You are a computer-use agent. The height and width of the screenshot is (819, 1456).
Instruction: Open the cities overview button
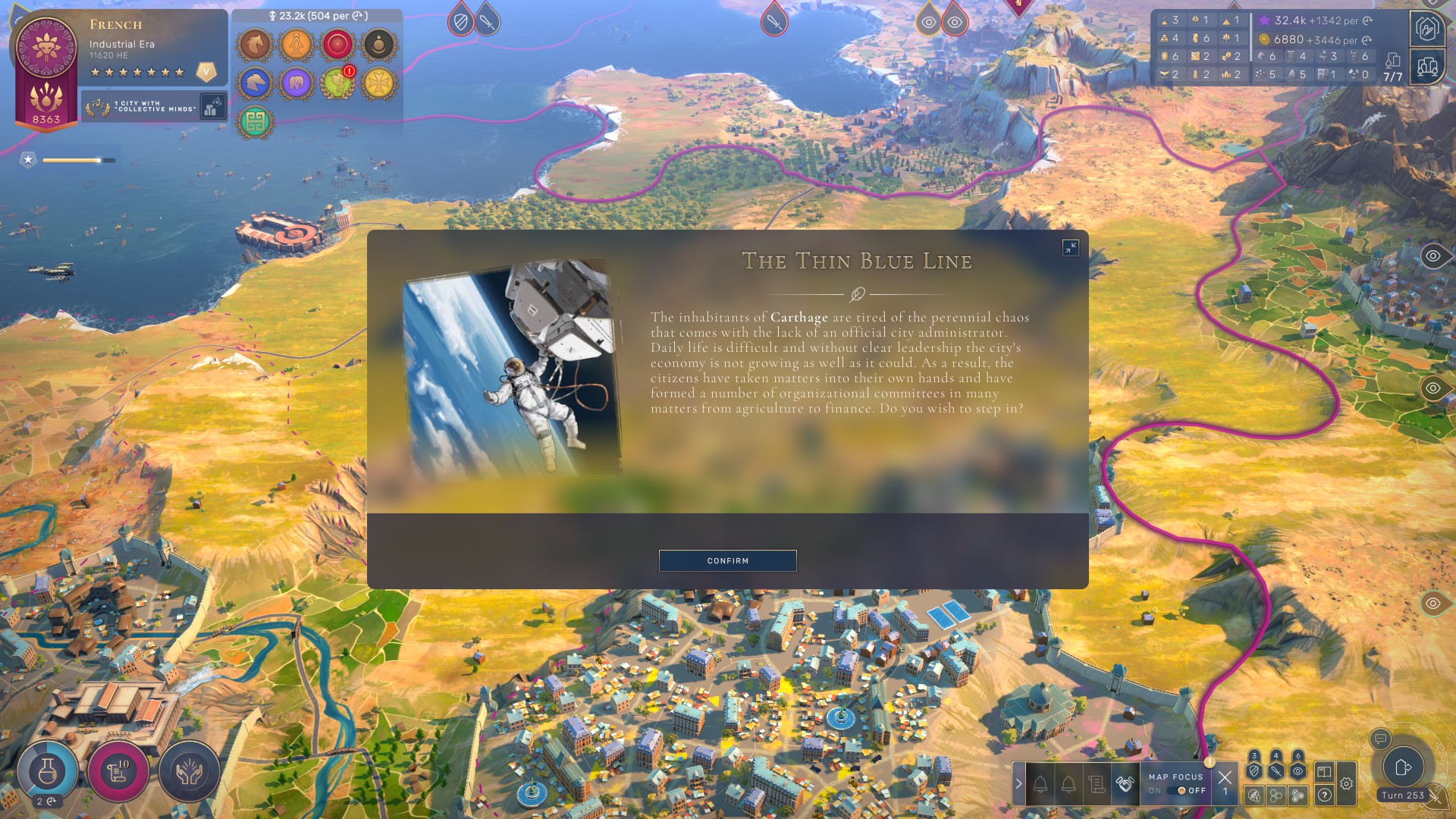1426,67
